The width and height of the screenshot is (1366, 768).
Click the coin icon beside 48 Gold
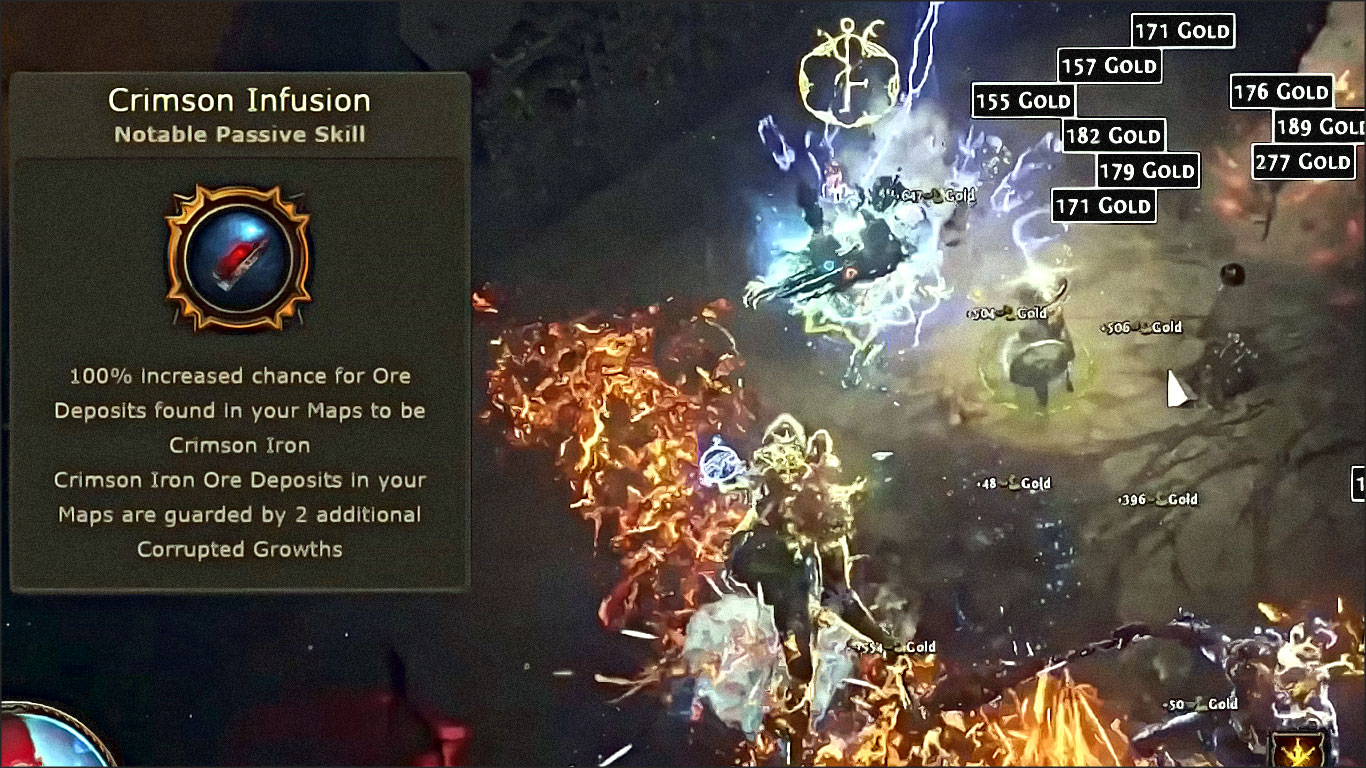(1011, 482)
